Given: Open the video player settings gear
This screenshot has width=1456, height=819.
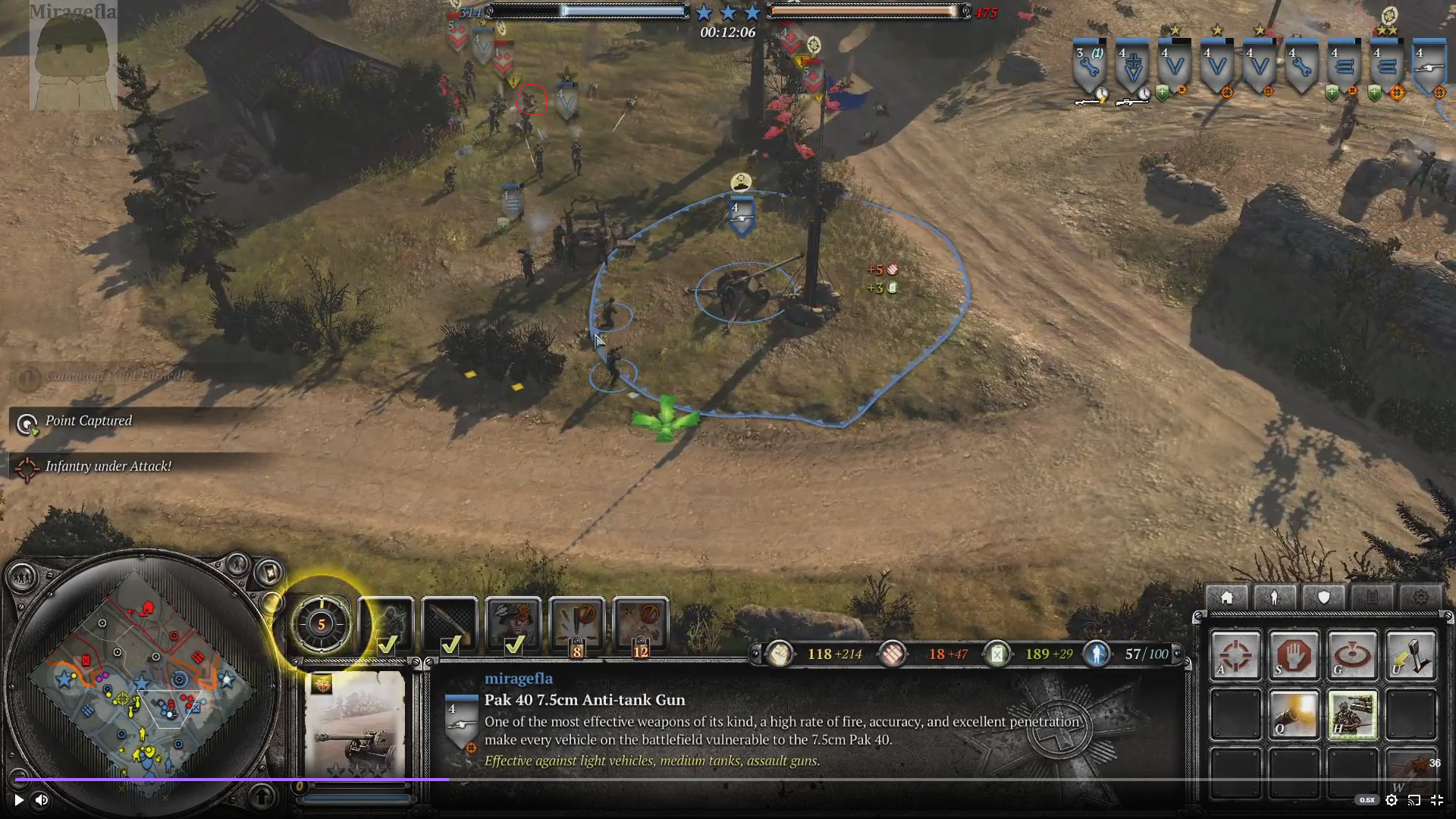Looking at the screenshot, I should (x=1392, y=799).
